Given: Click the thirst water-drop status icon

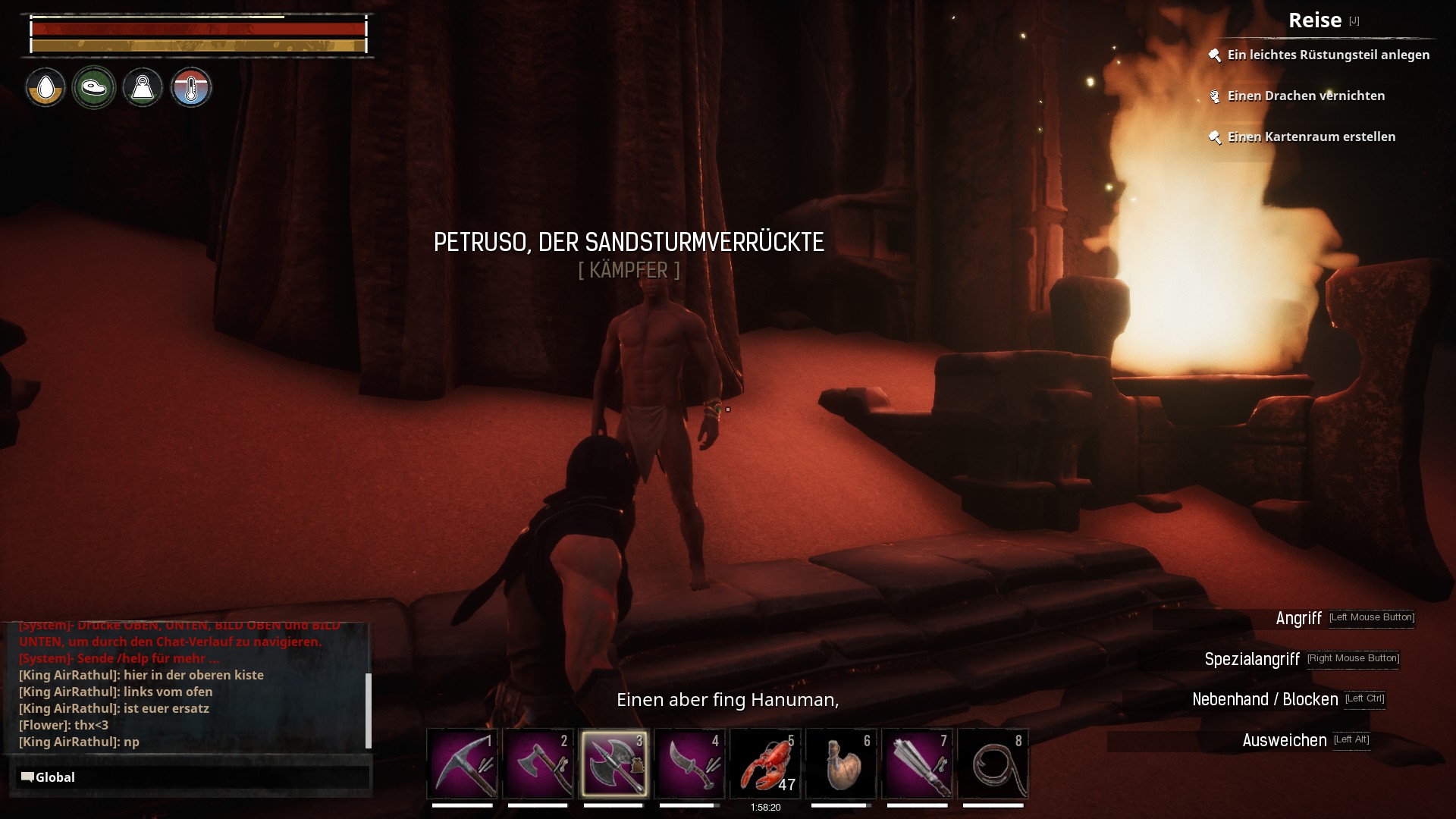Looking at the screenshot, I should coord(45,88).
